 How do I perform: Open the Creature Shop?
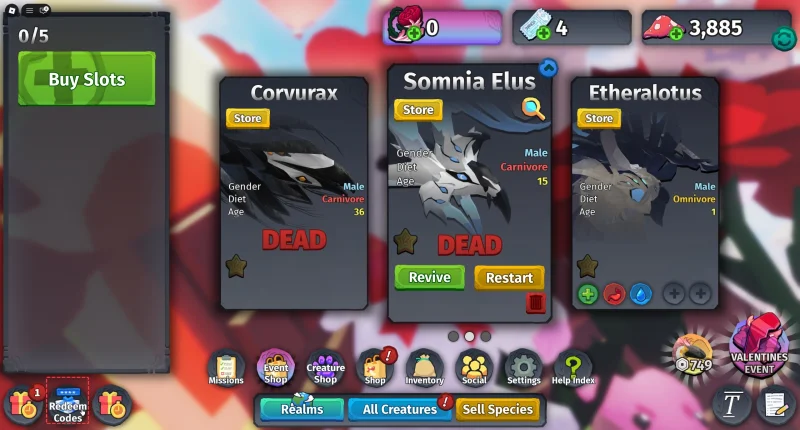click(325, 368)
